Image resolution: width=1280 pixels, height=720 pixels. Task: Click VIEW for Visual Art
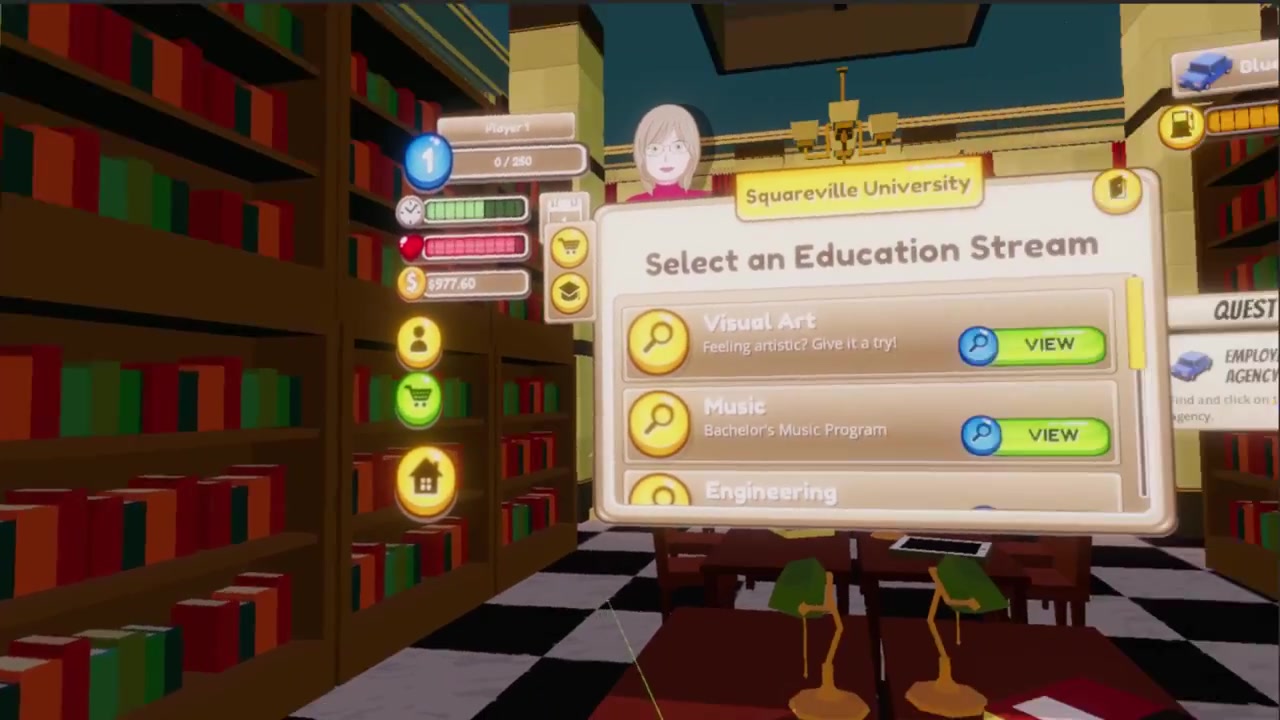click(x=1048, y=344)
